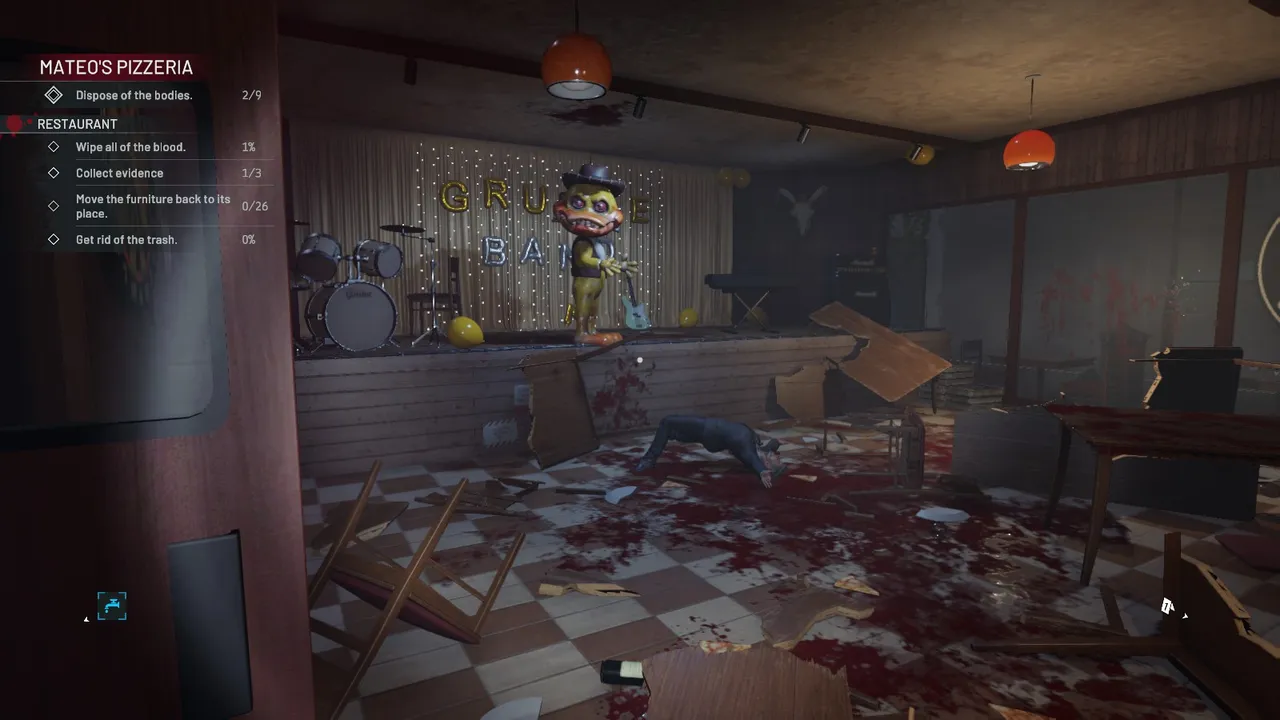Select the diamond icon for 'Move the furniture' task
The image size is (1280, 720).
point(53,206)
